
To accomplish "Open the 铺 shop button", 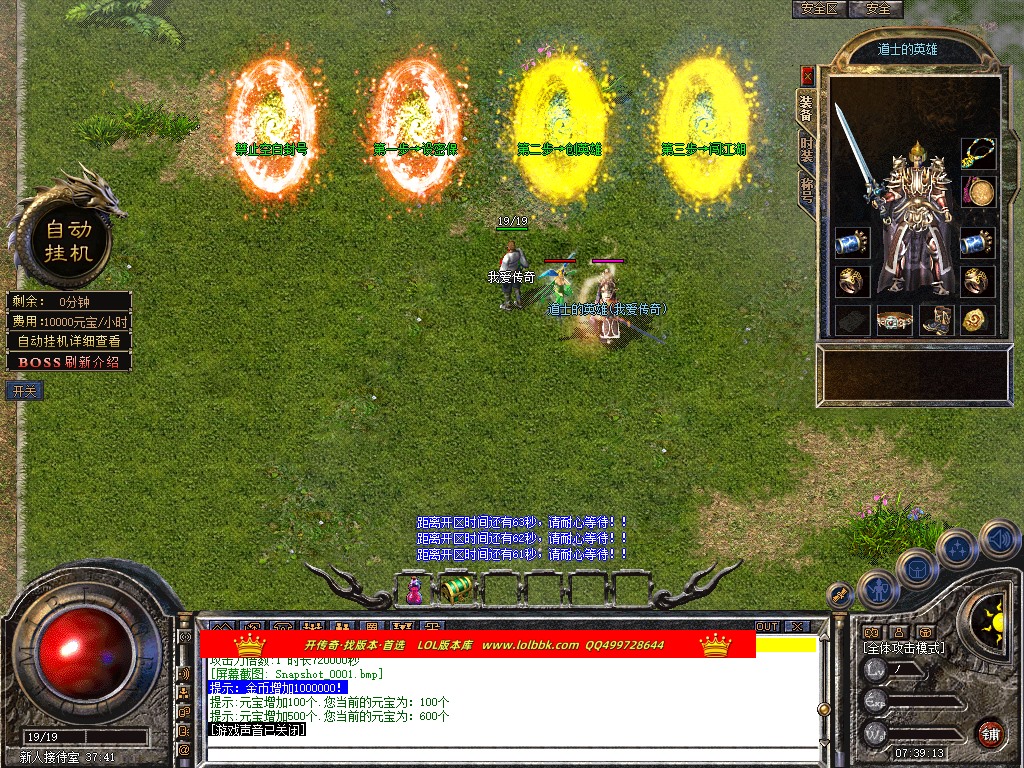I will (990, 733).
